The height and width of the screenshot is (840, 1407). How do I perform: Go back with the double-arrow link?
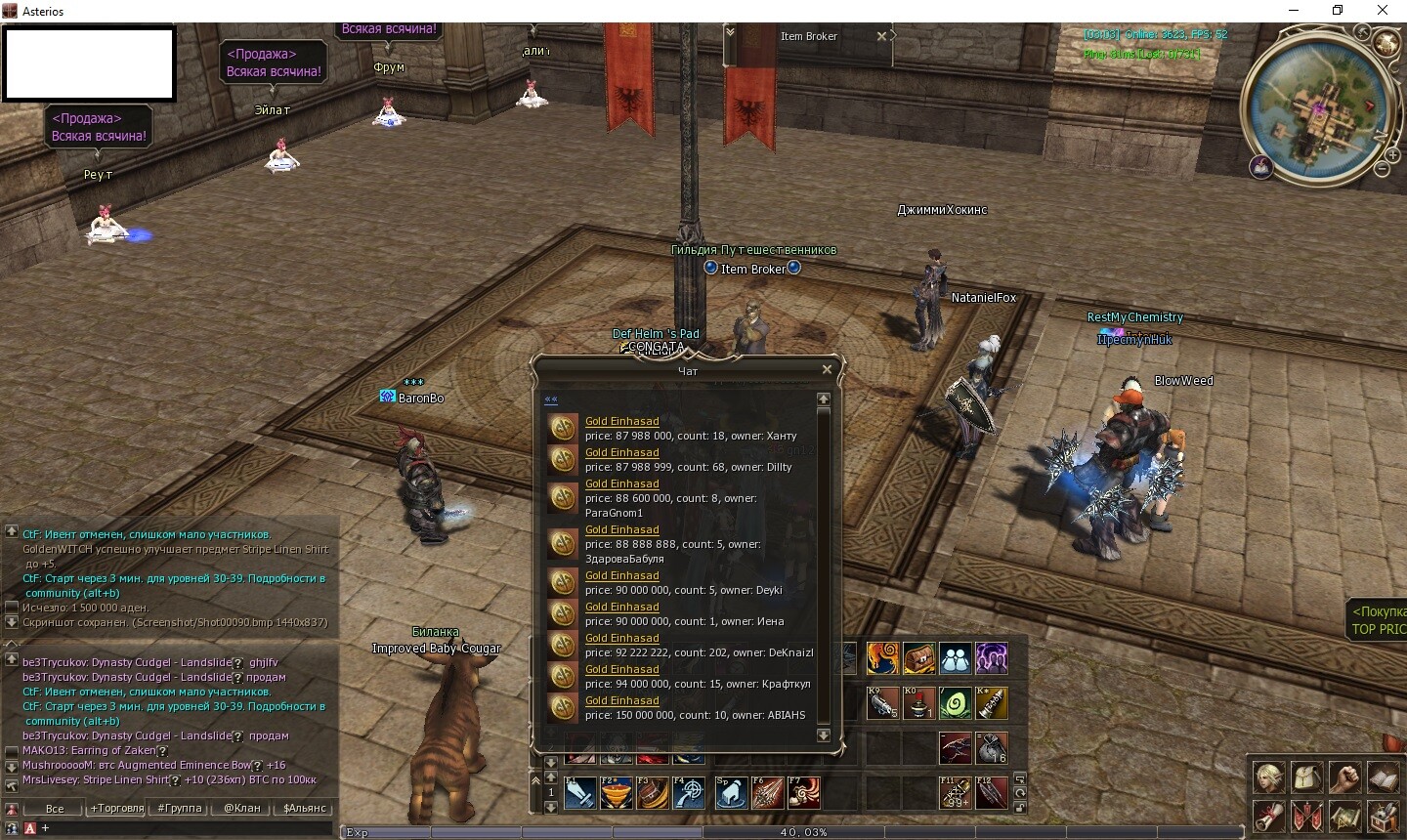[551, 399]
